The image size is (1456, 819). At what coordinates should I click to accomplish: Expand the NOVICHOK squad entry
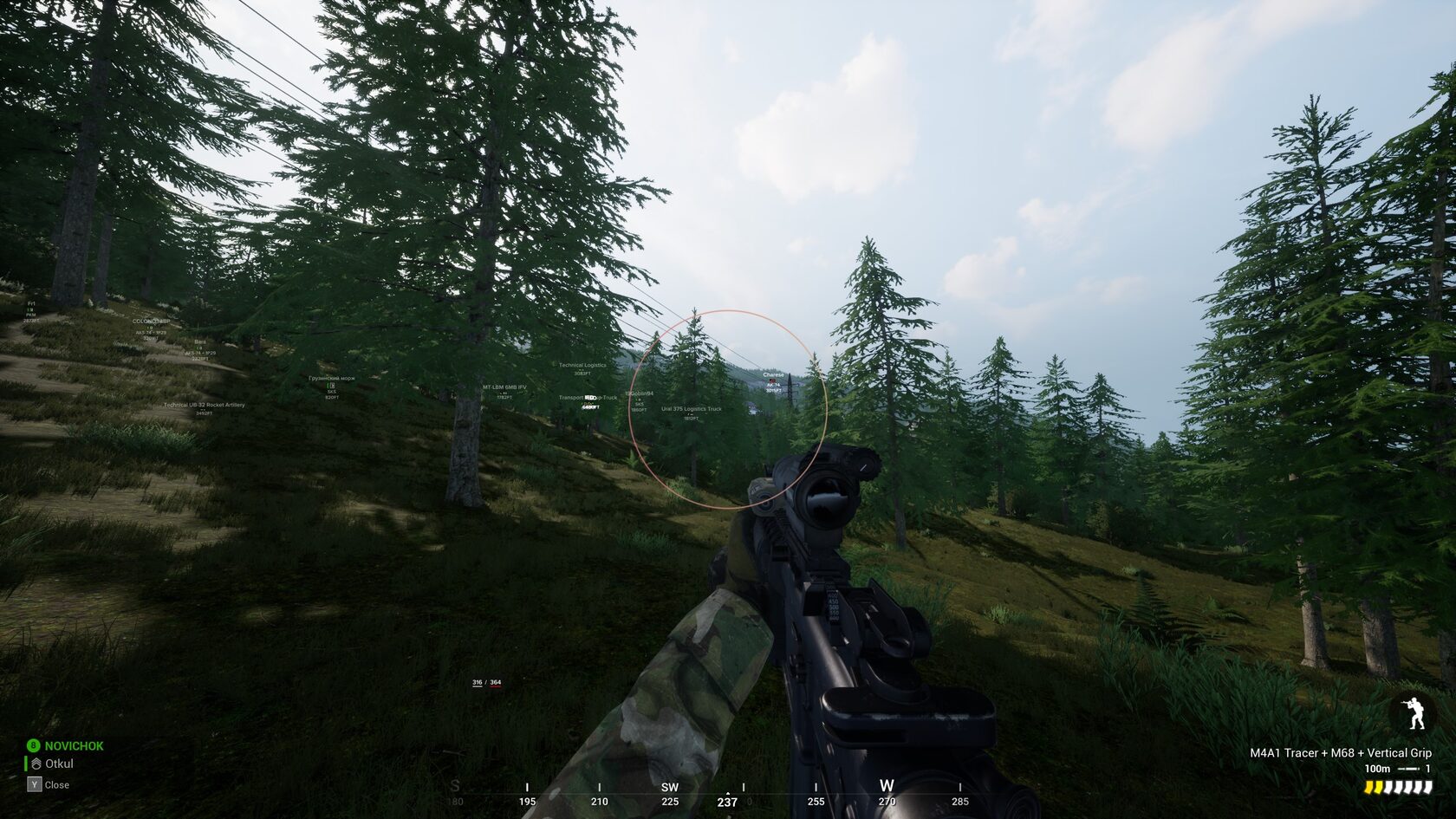click(74, 745)
